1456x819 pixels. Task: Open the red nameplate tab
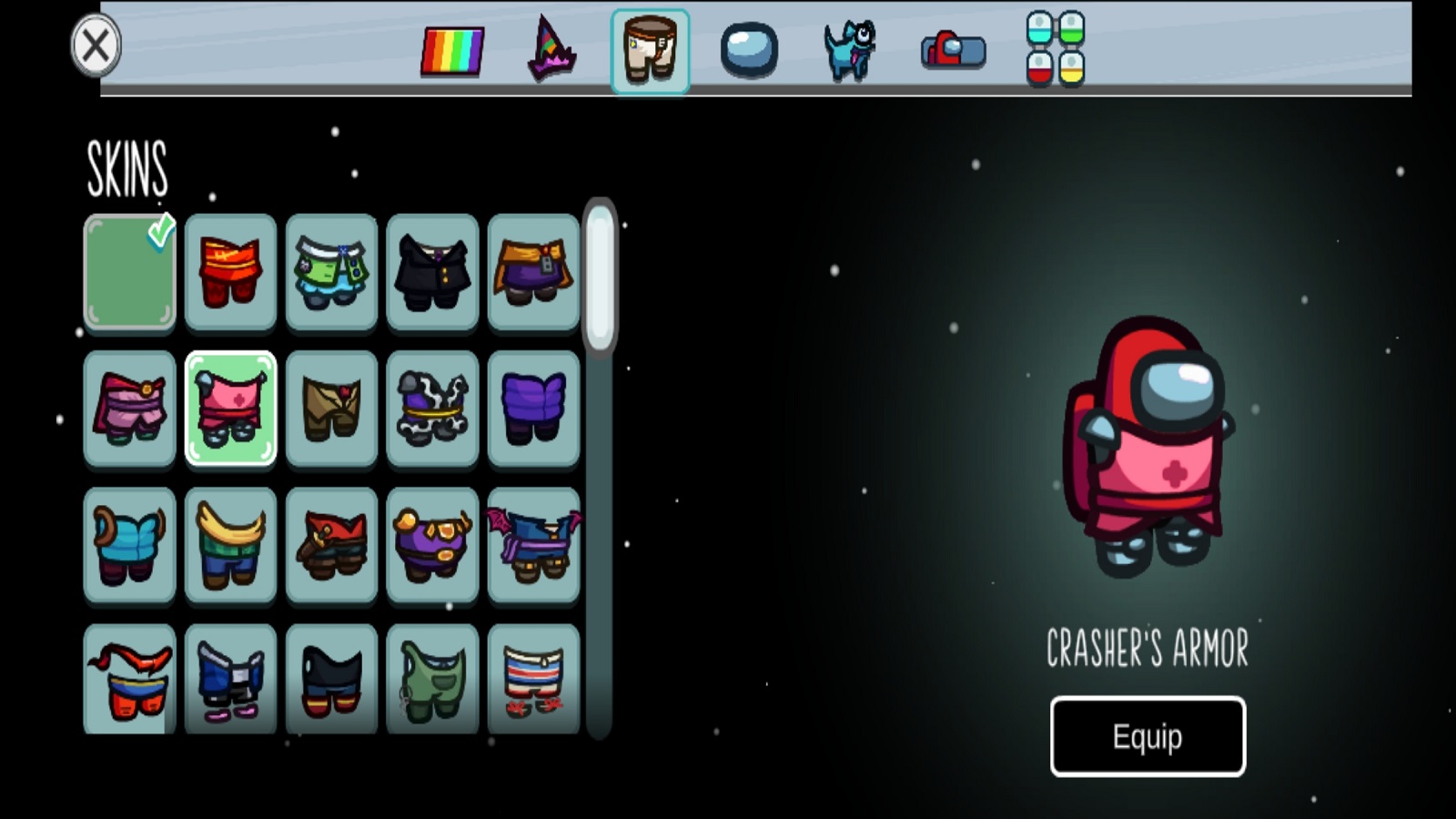point(953,51)
